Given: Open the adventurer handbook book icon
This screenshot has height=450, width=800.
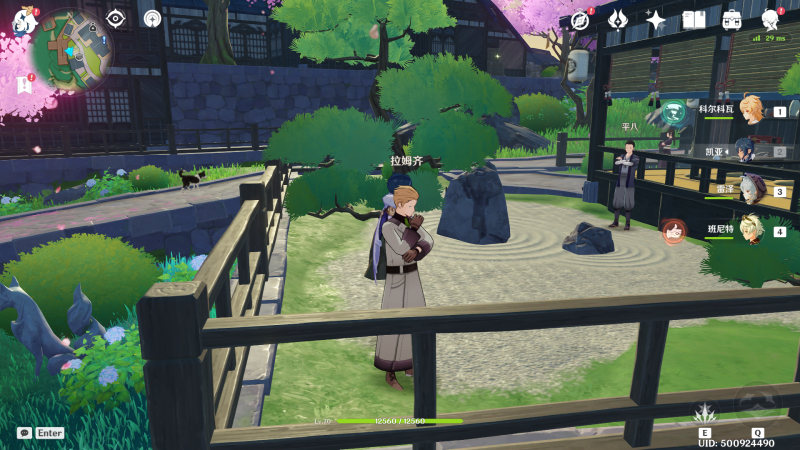Looking at the screenshot, I should pyautogui.click(x=694, y=20).
